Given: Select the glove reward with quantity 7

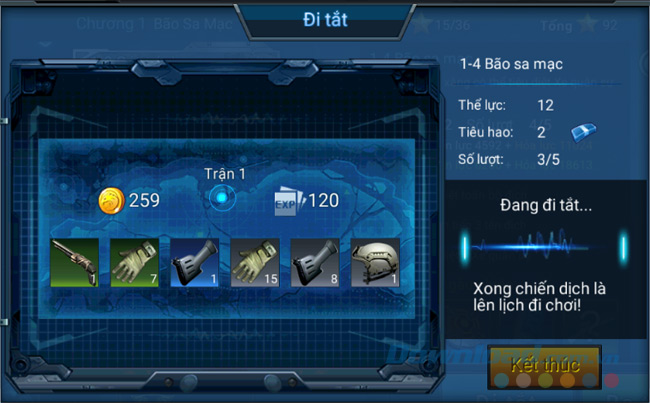Looking at the screenshot, I should click(x=135, y=263).
